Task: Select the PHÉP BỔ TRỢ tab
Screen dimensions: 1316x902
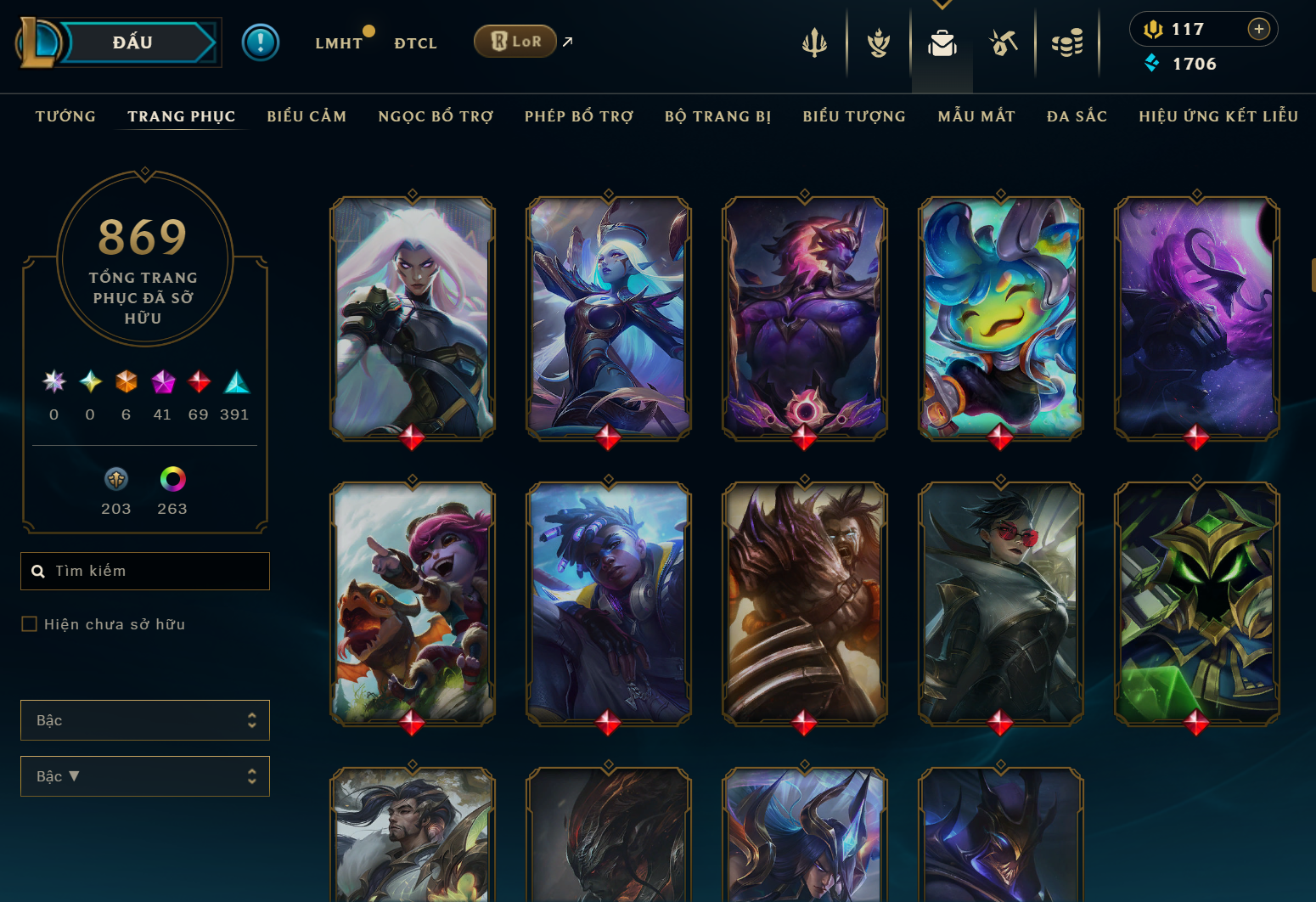Action: (579, 116)
